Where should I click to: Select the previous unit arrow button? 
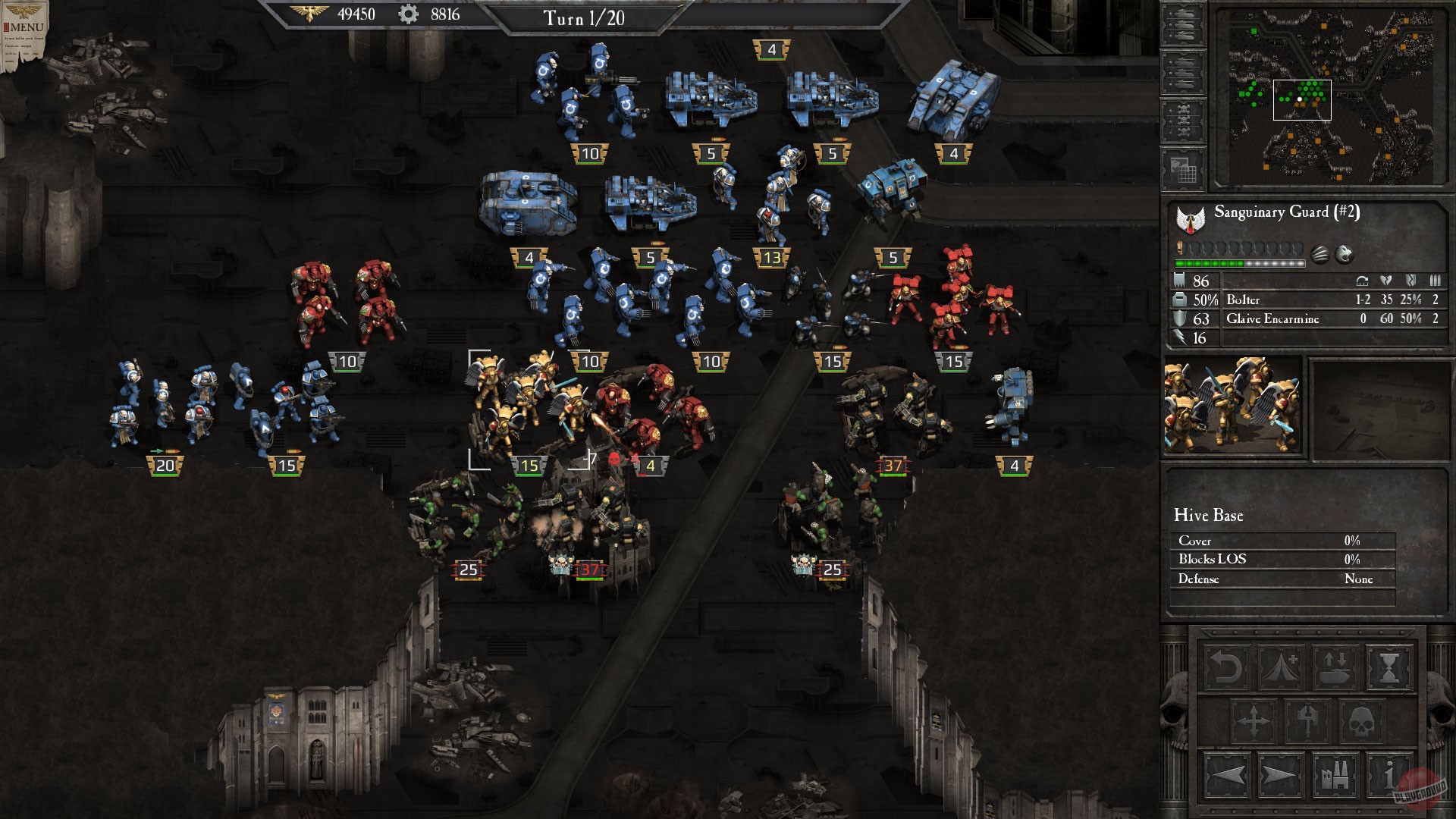click(x=1228, y=775)
